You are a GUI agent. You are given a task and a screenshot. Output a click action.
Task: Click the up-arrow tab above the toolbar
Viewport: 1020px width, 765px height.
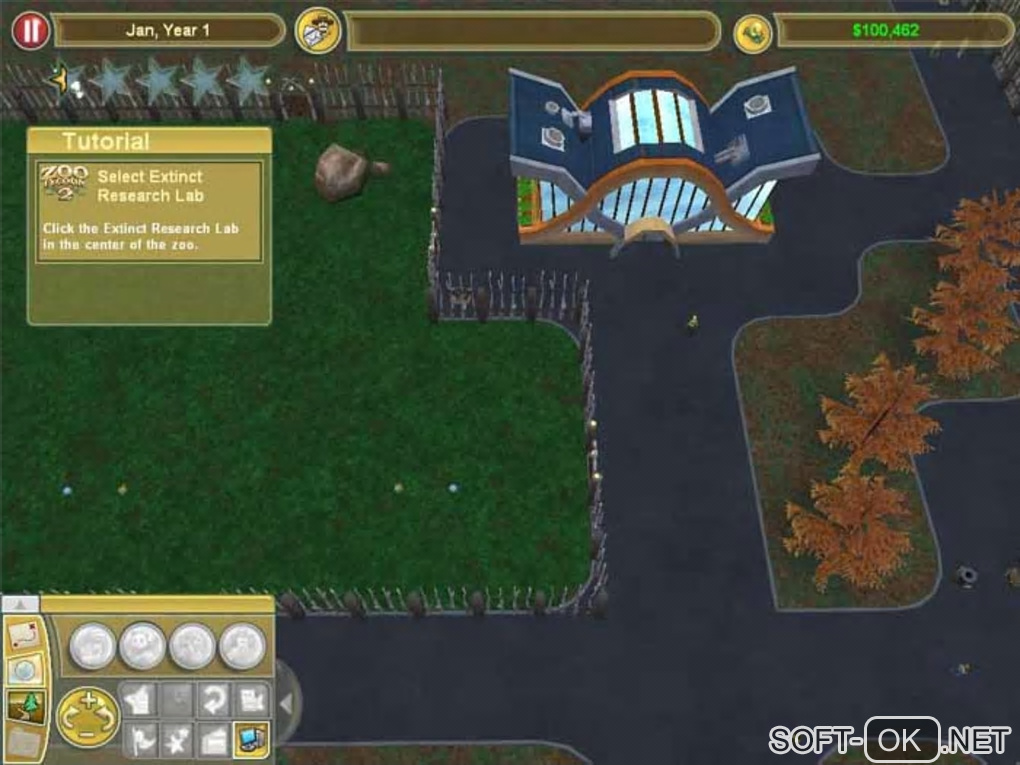[21, 604]
